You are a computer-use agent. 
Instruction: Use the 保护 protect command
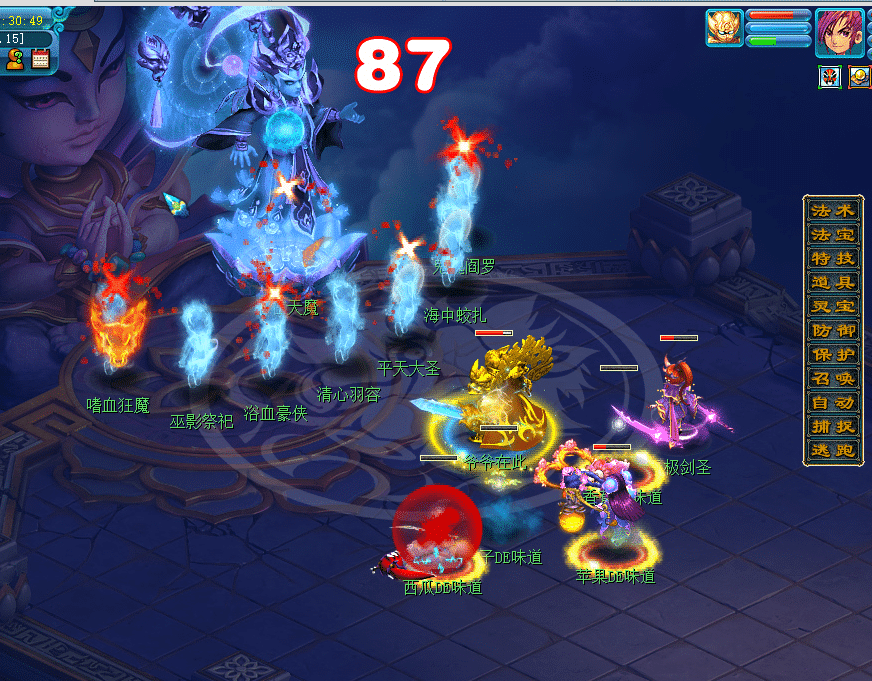pos(832,356)
